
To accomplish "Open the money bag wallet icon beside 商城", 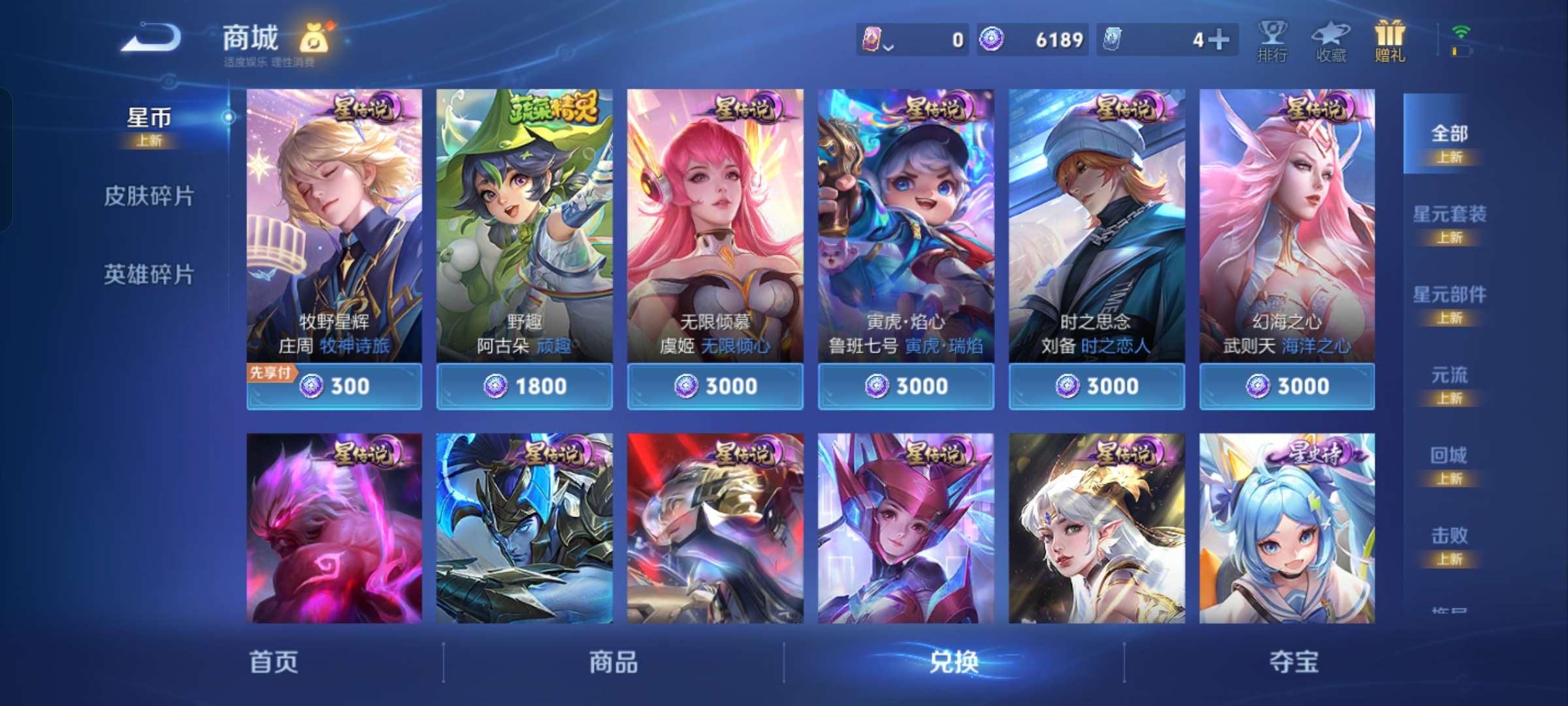I will 314,39.
